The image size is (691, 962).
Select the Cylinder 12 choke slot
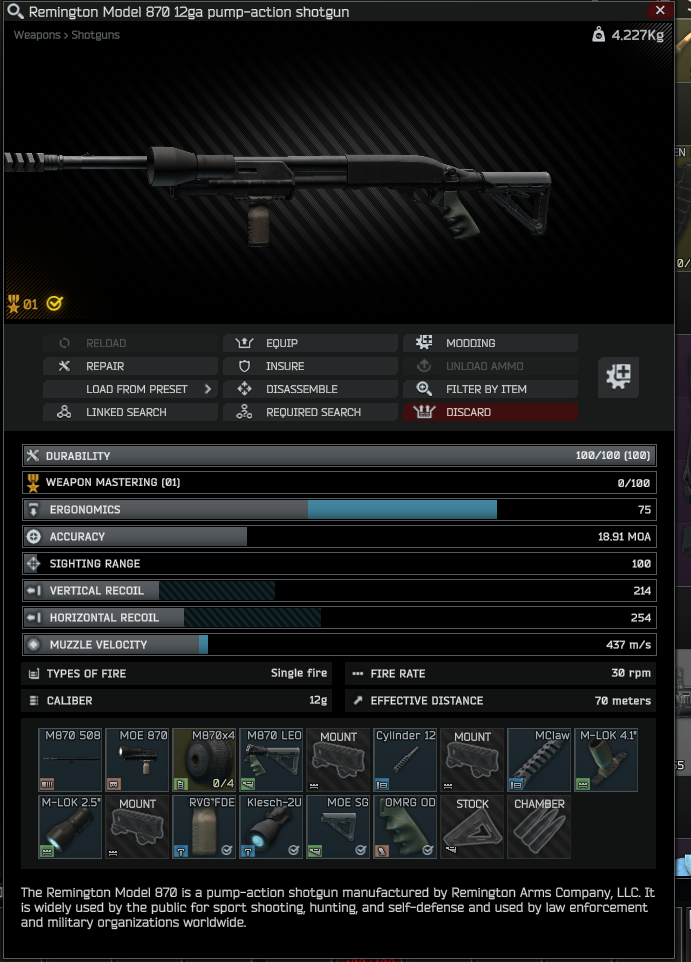(406, 760)
